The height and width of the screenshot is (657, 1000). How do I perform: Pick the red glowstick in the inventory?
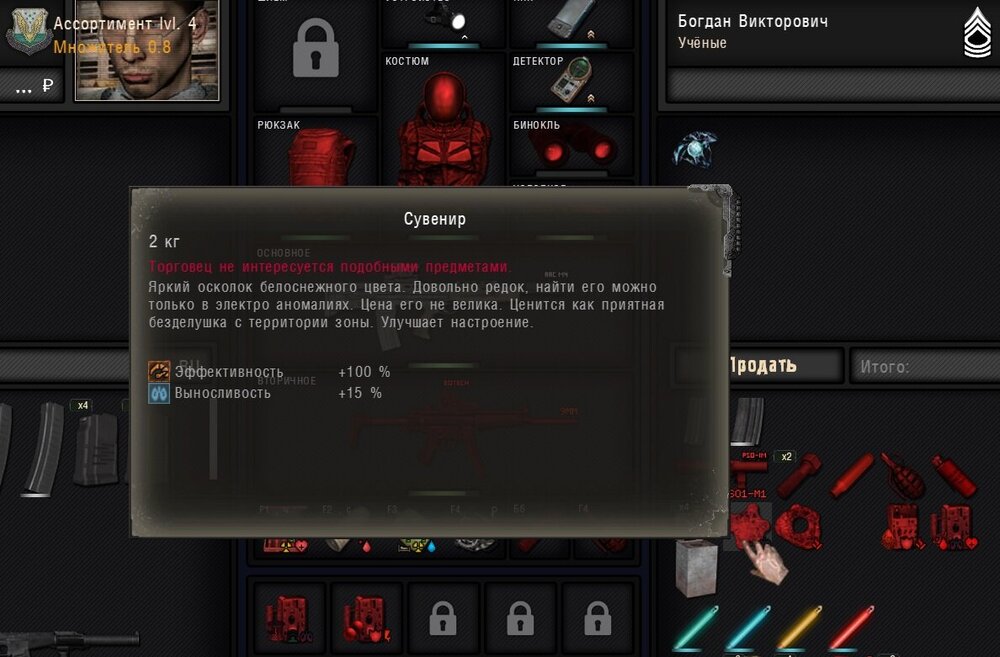pyautogui.click(x=850, y=627)
